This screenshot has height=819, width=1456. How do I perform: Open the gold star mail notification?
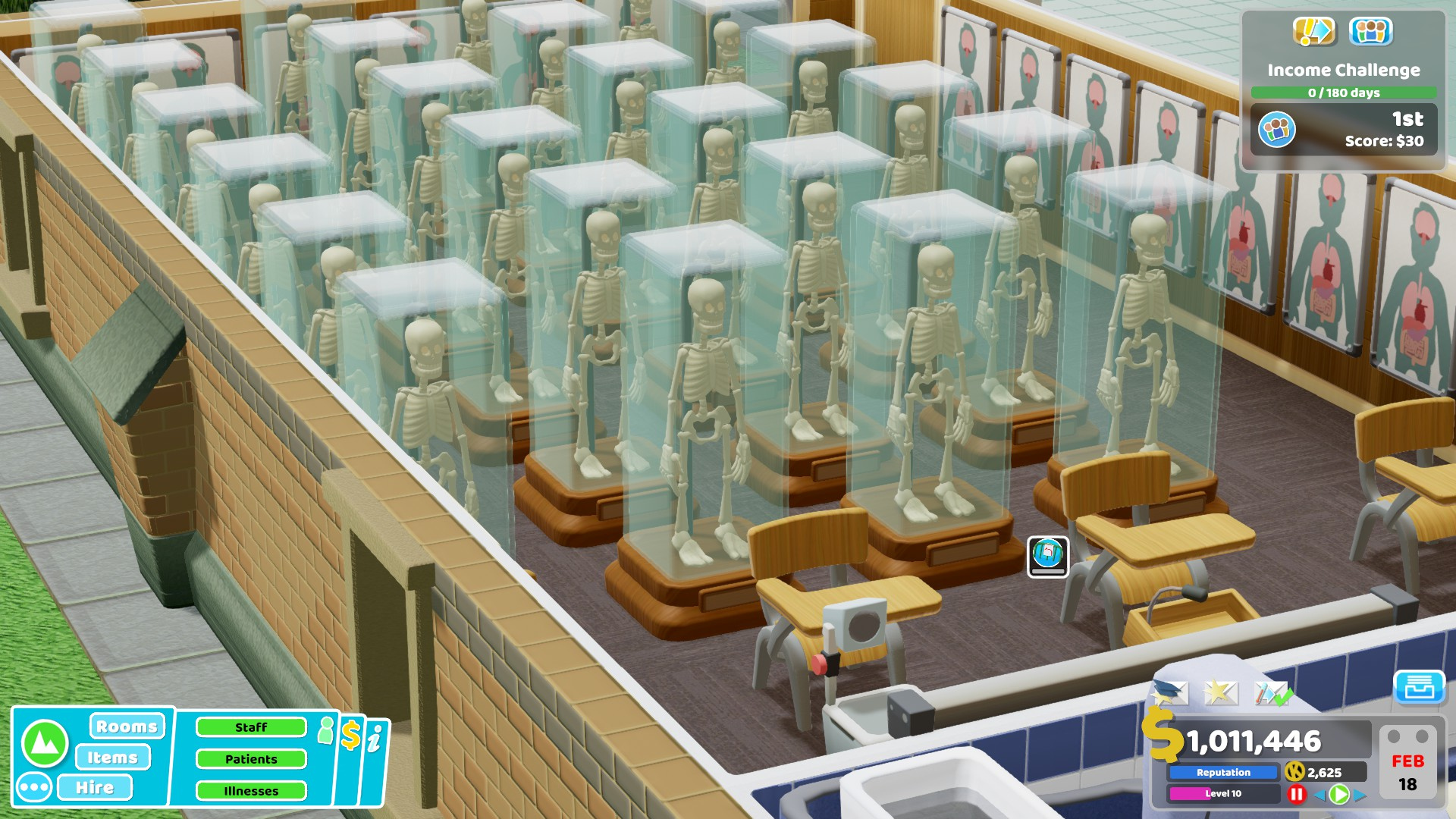(1220, 692)
